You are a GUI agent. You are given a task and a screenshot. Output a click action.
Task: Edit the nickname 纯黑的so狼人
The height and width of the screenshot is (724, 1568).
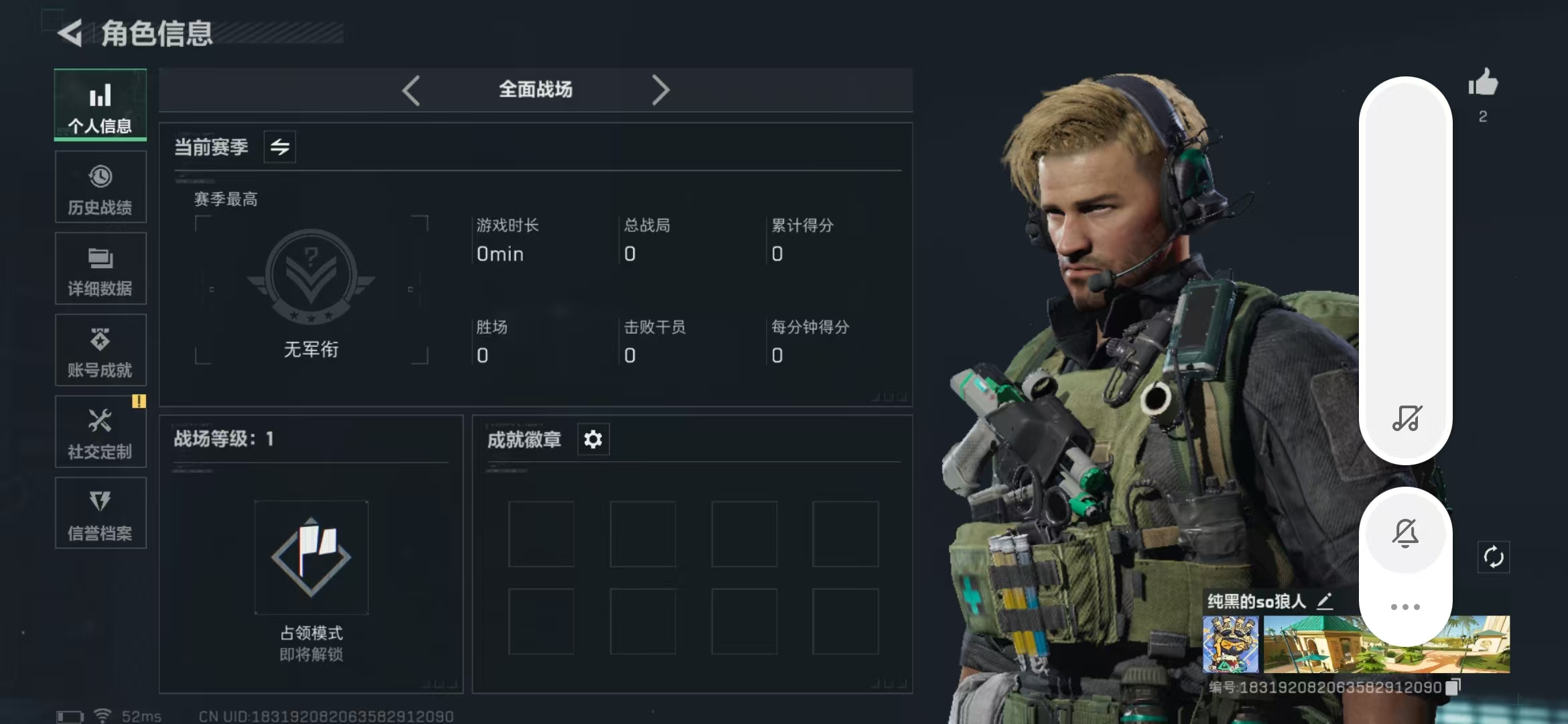point(1325,601)
